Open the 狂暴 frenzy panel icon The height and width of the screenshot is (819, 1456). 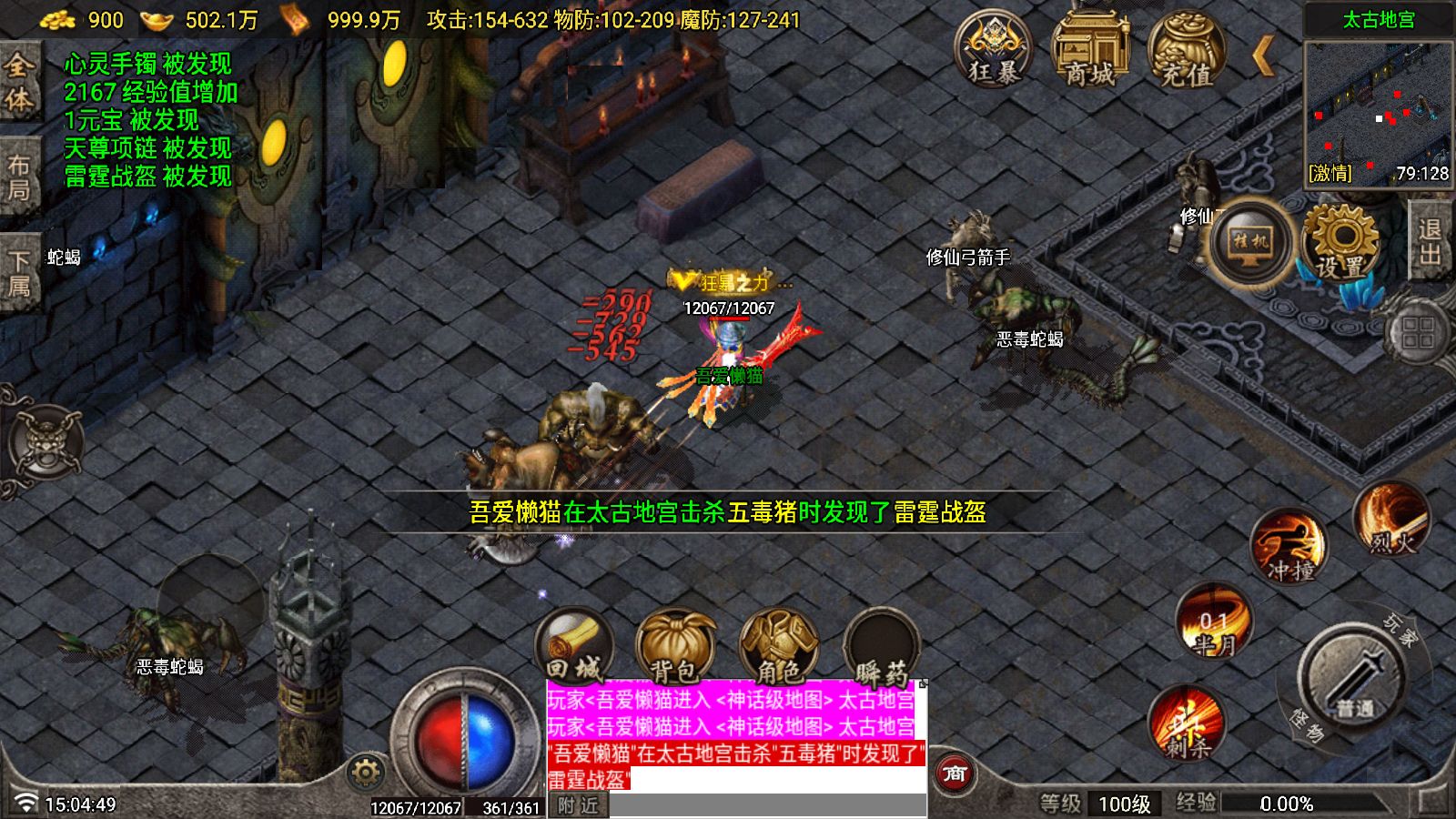pos(997,53)
